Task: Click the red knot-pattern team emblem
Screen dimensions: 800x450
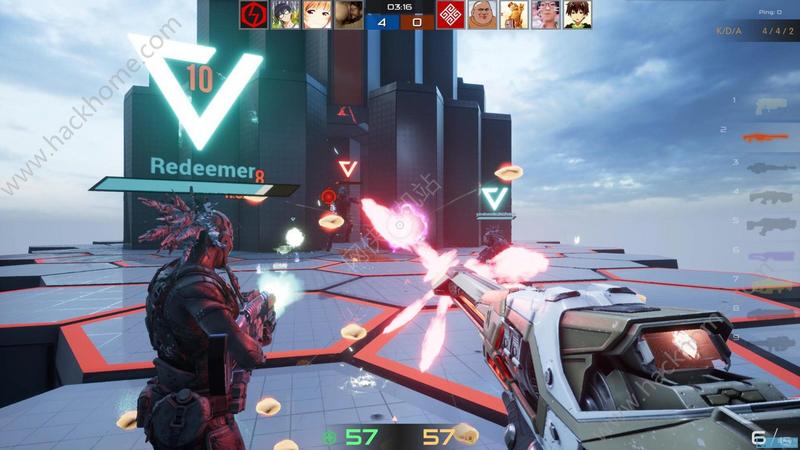Action: 450,14
